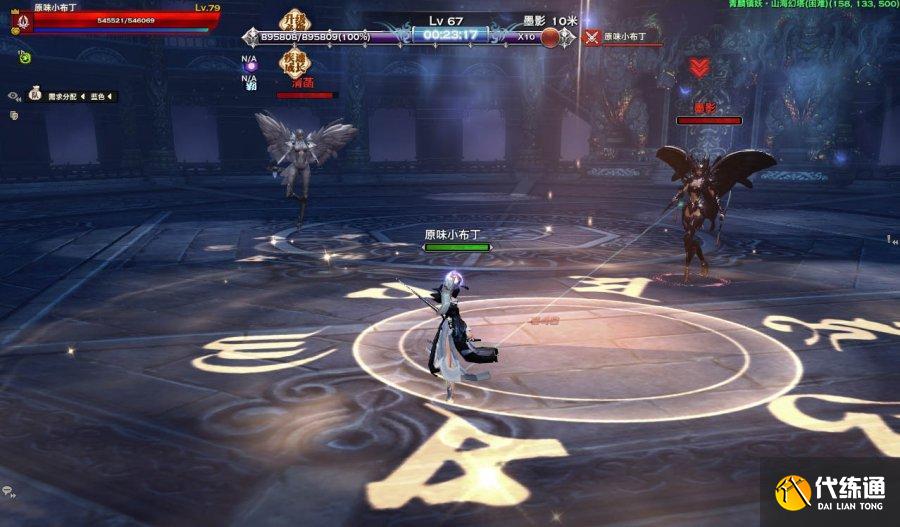Expand the collapsed panel arrow on right edge
Image resolution: width=900 pixels, height=527 pixels.
click(891, 239)
